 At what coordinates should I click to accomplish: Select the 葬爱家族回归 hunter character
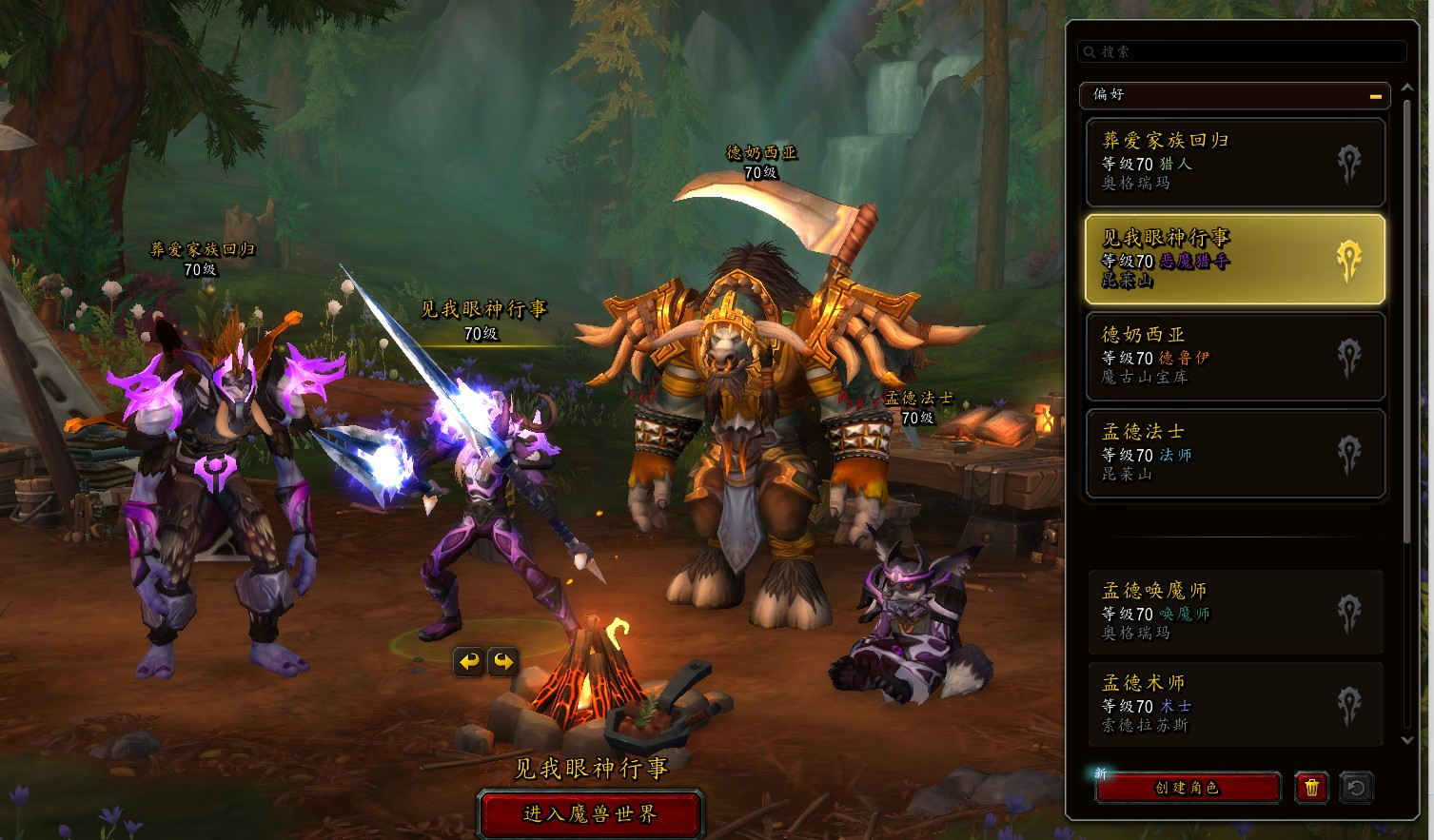tap(1234, 162)
